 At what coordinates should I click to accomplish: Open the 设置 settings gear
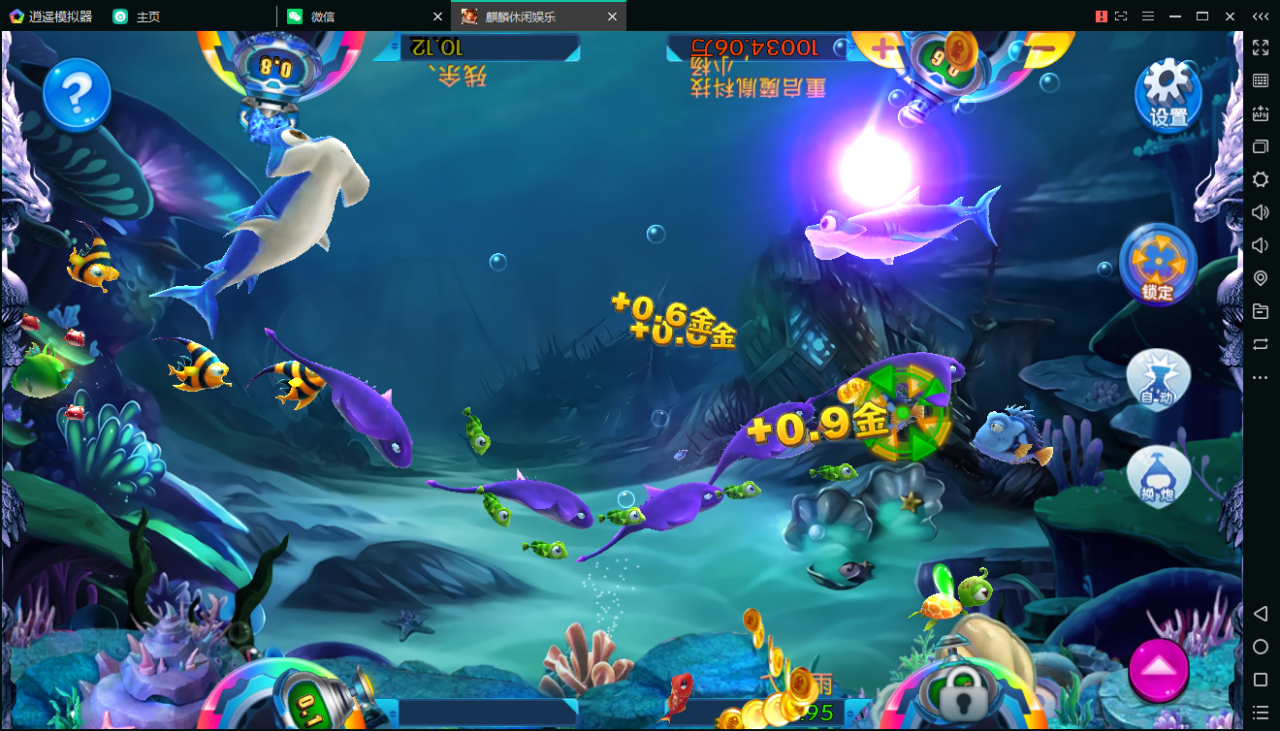pos(1168,93)
